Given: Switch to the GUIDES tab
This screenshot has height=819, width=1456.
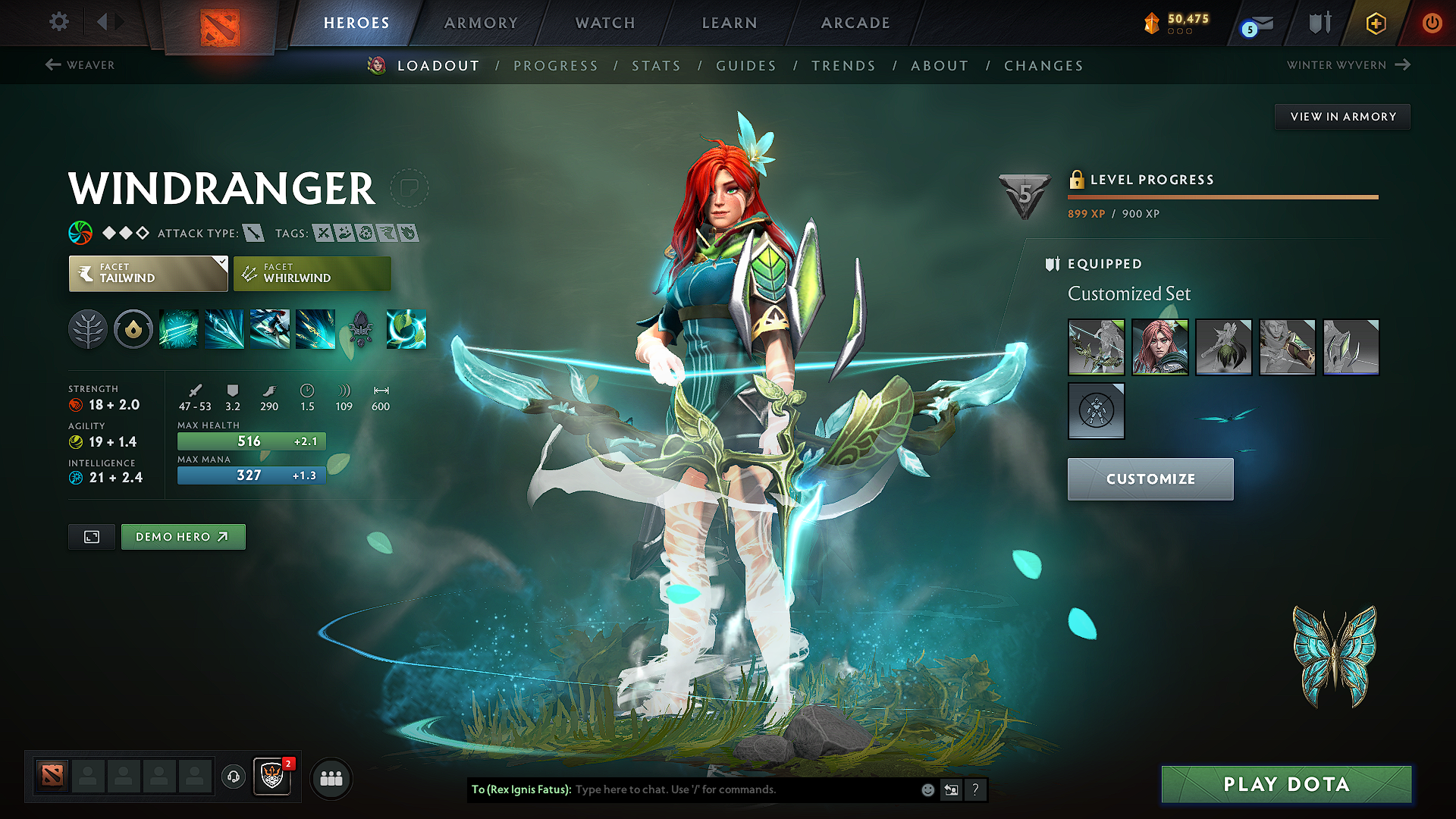Looking at the screenshot, I should coord(745,66).
